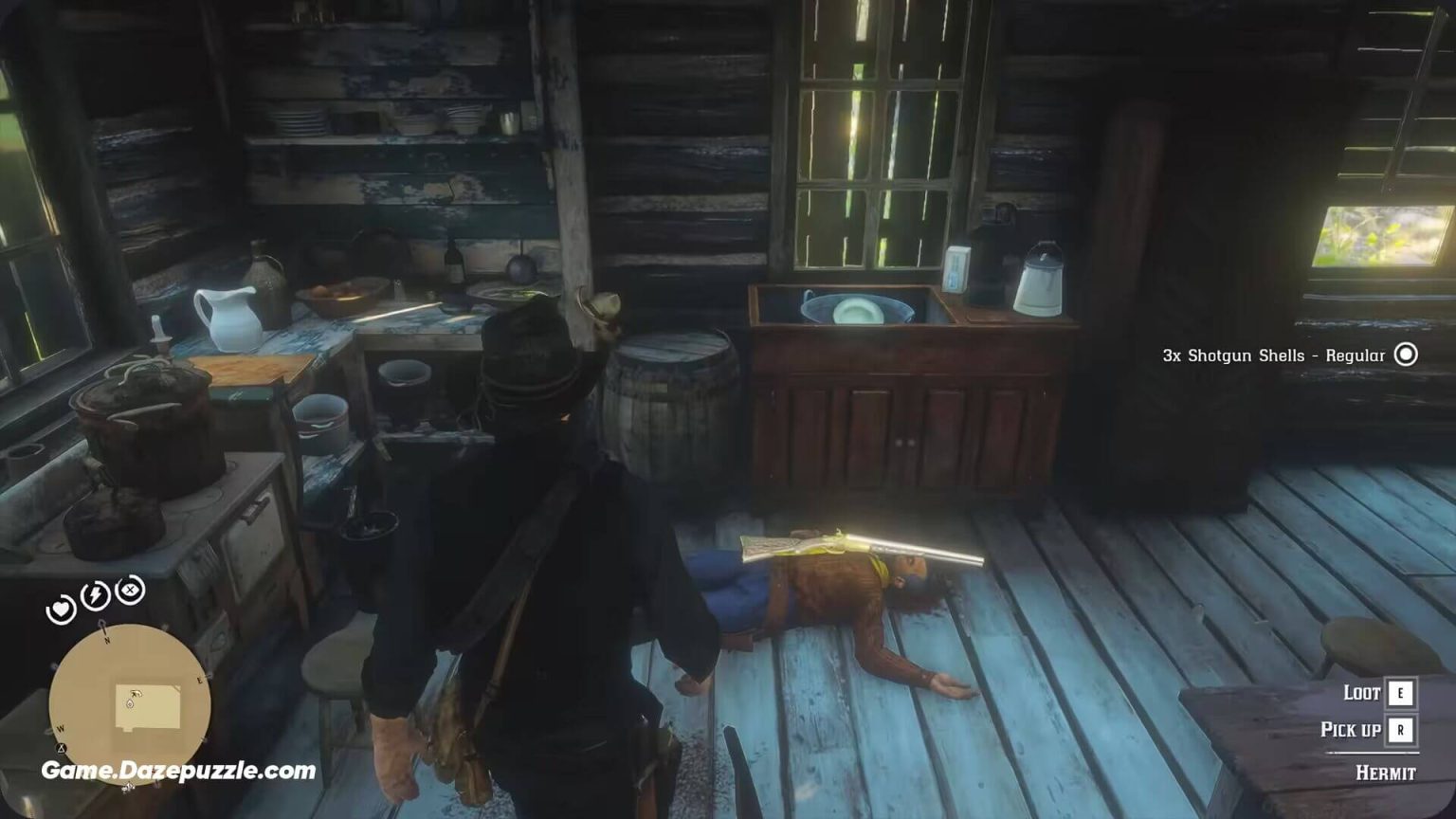Click the R key prompt next to Pick up
This screenshot has width=1456, height=819.
[x=1401, y=730]
